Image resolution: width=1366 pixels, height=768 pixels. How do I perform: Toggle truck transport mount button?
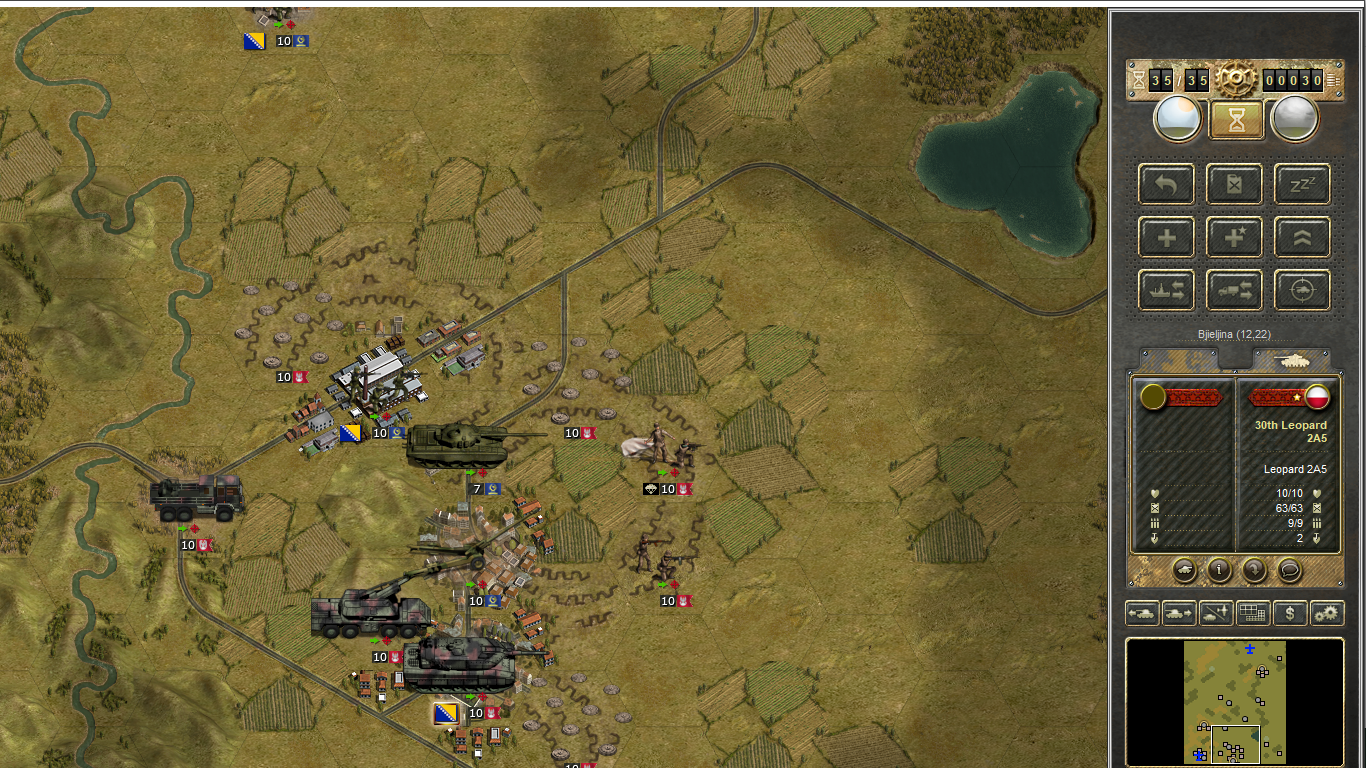pyautogui.click(x=1234, y=291)
